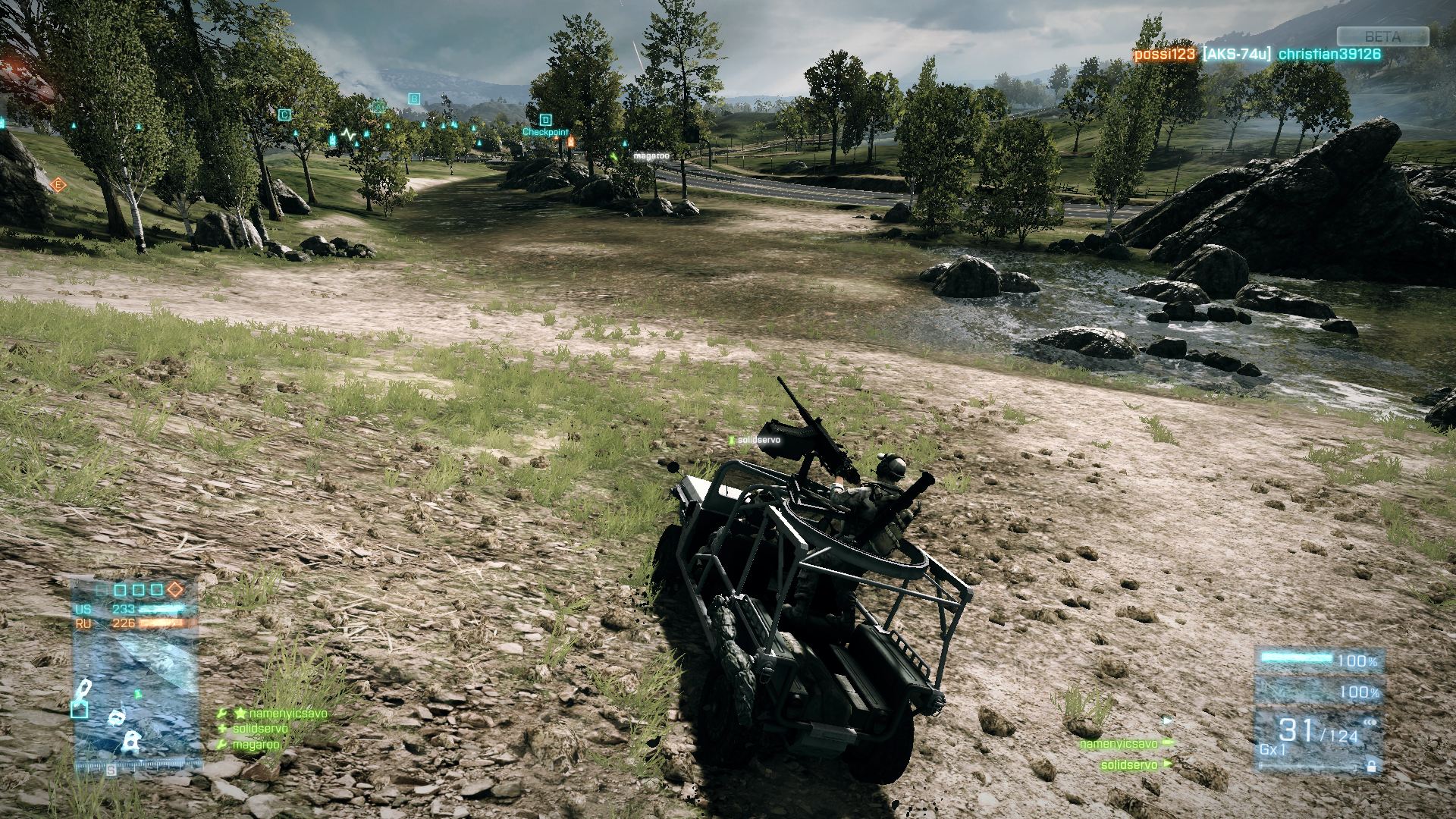This screenshot has height=819, width=1456.
Task: Click the medic plus icon beside solidservo
Action: 223,728
